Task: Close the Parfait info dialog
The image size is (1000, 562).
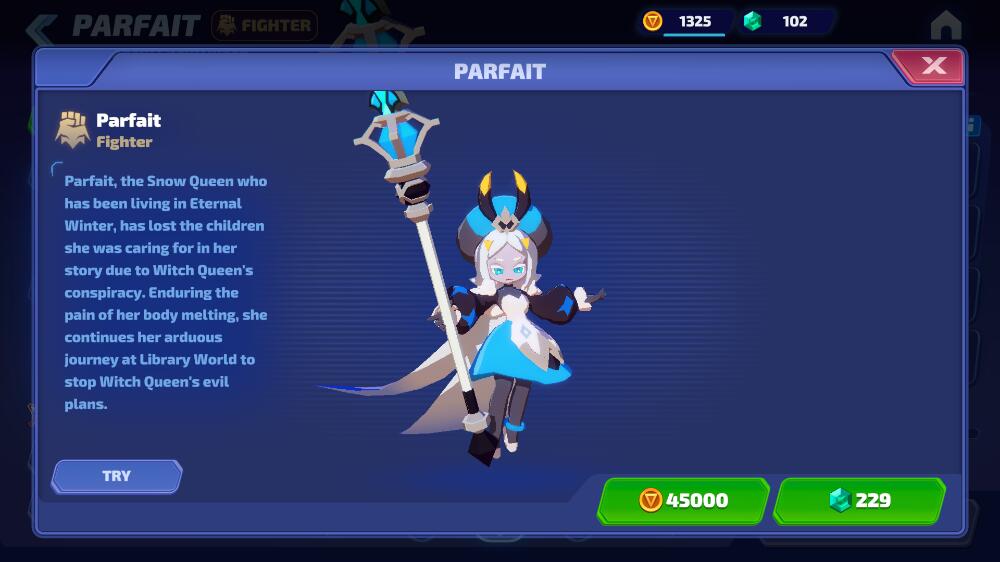Action: point(933,67)
